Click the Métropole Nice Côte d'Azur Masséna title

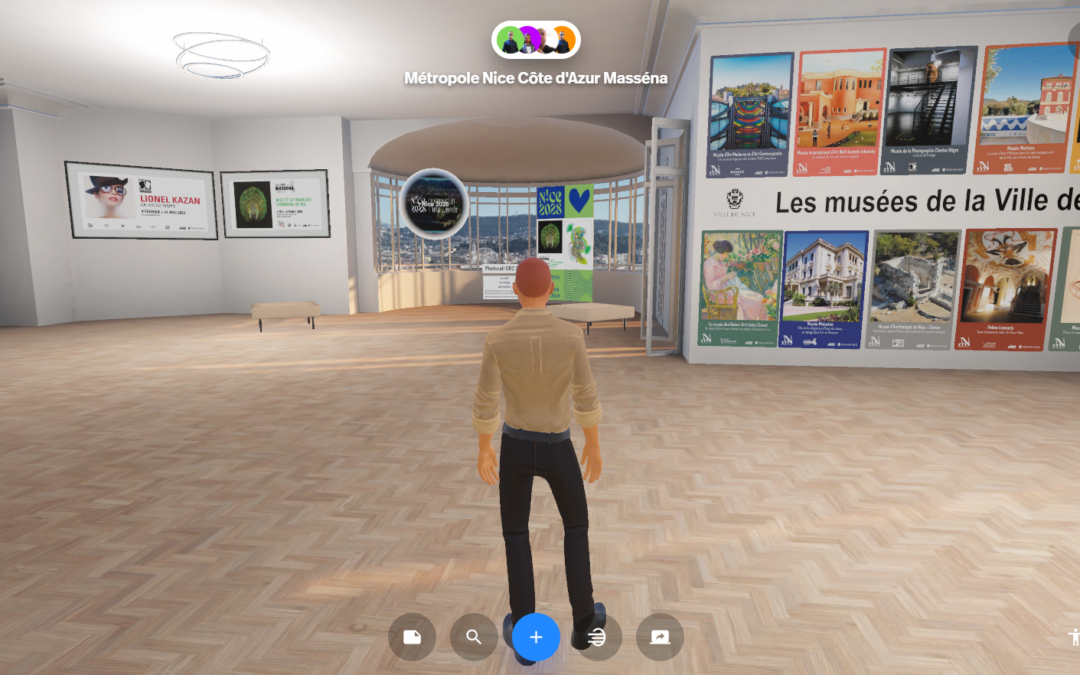coord(536,77)
